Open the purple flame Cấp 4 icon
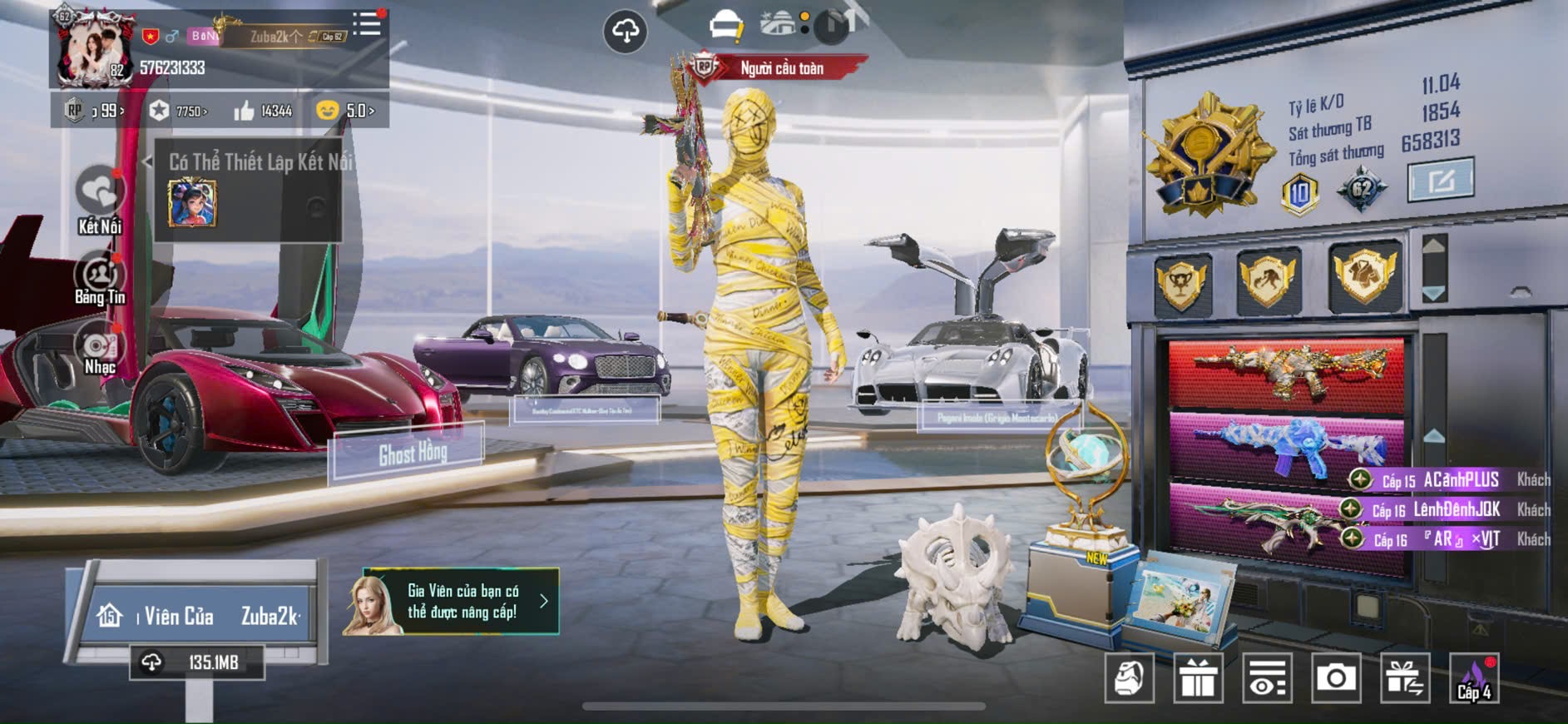 (1474, 678)
